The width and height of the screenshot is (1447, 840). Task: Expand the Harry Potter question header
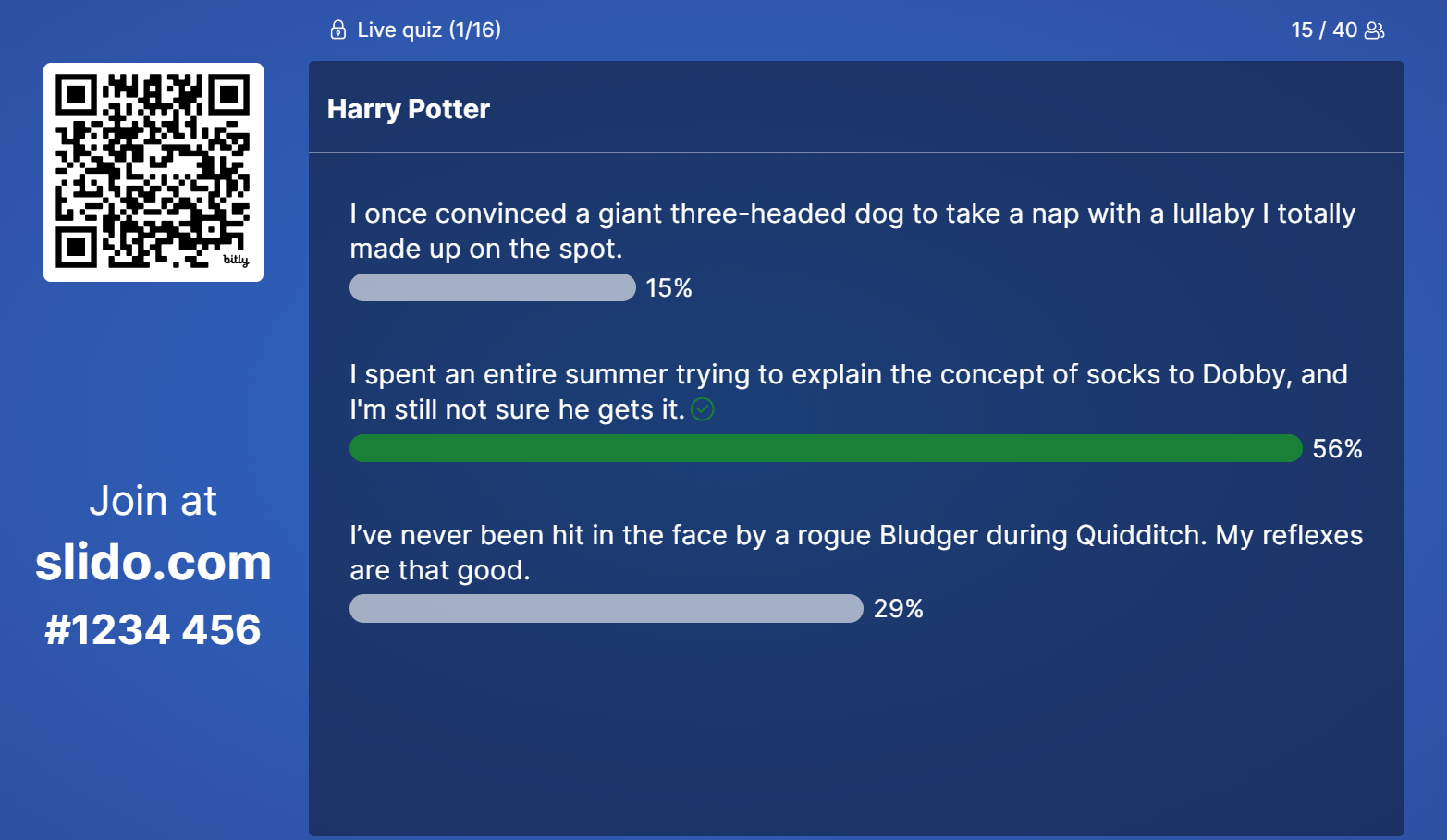pos(408,108)
